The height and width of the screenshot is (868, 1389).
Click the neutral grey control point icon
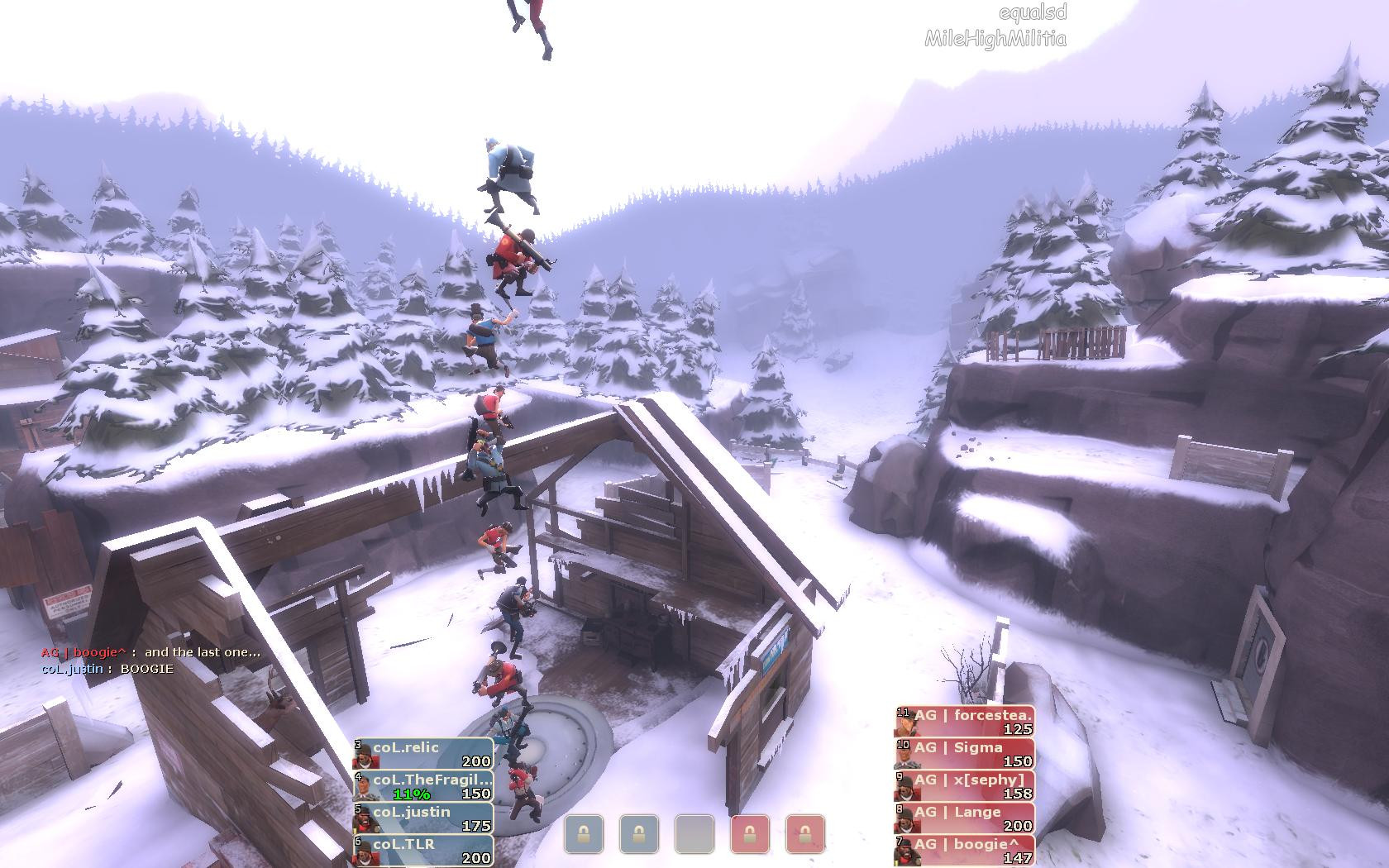[x=694, y=834]
